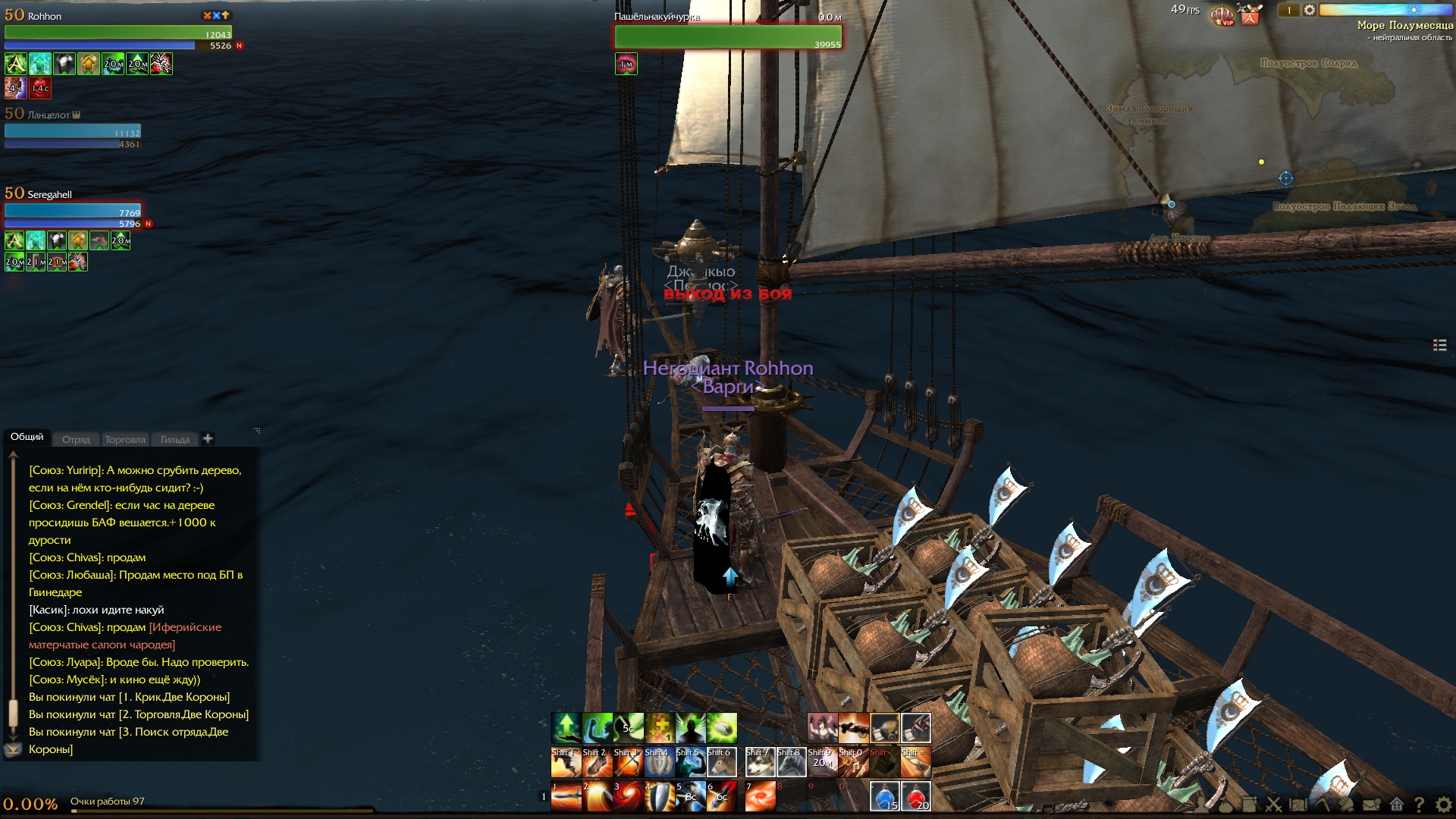Select party member Seregahell's name

(x=50, y=195)
